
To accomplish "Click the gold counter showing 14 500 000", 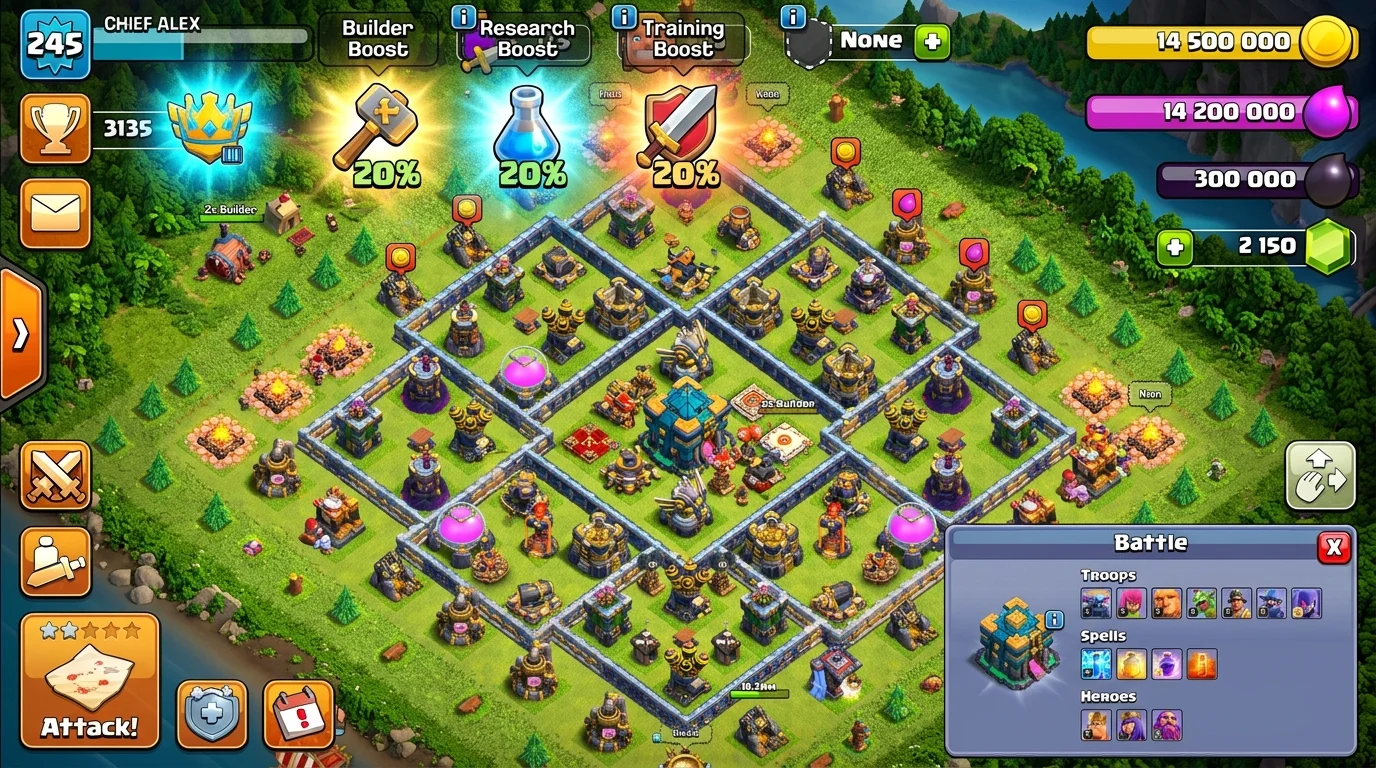I will coord(1222,41).
